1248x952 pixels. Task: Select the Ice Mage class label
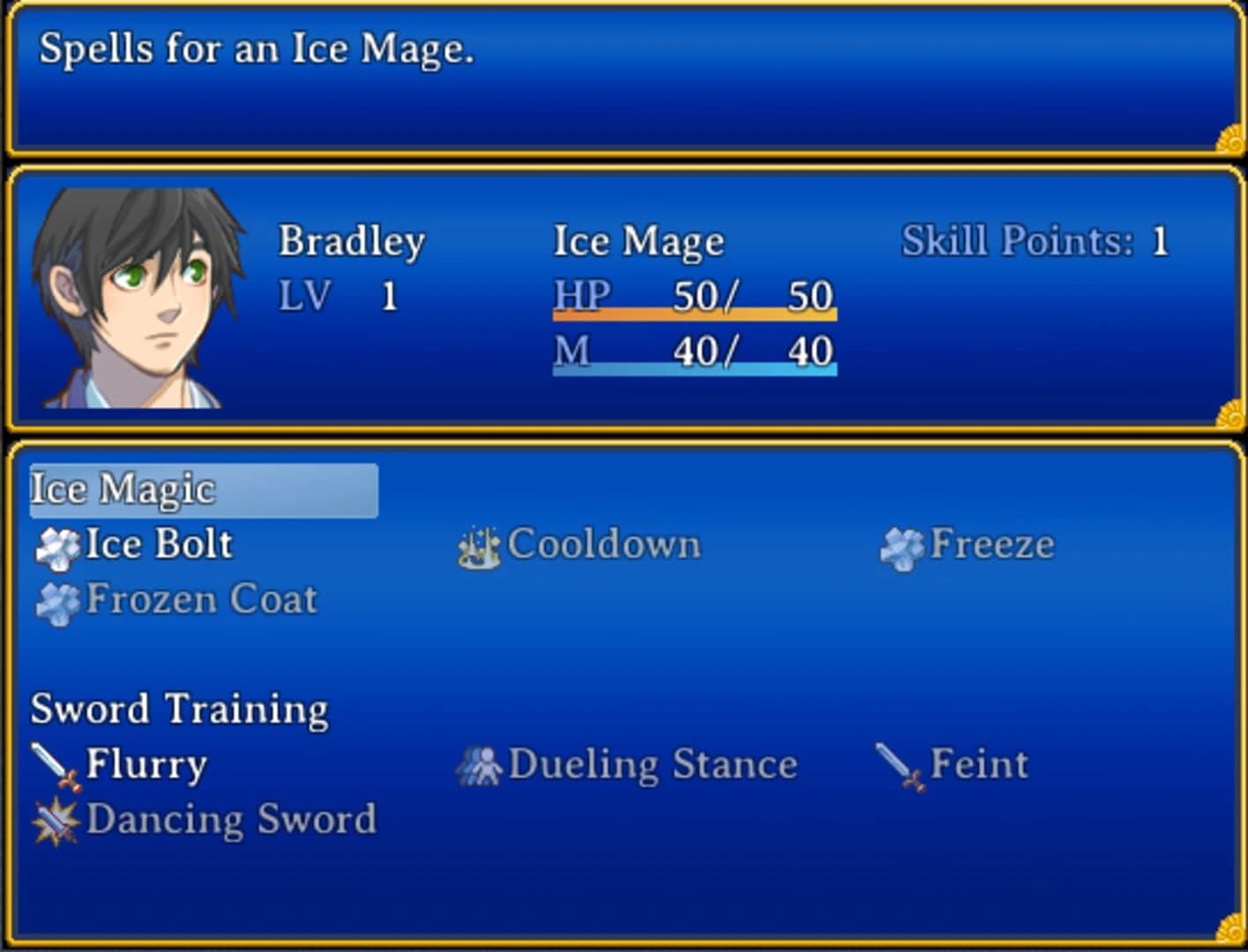637,239
